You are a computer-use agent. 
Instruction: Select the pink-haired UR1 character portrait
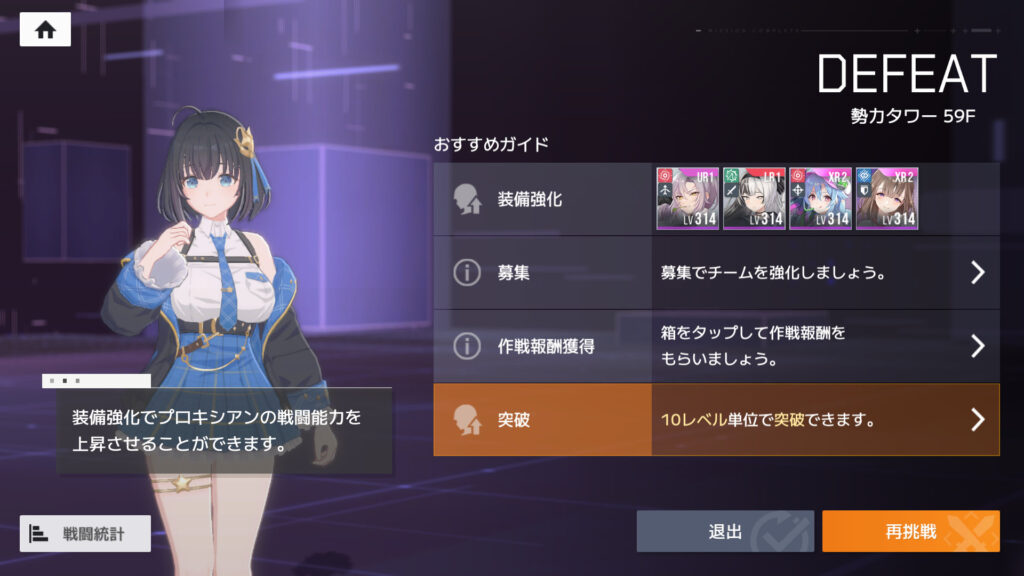point(687,199)
